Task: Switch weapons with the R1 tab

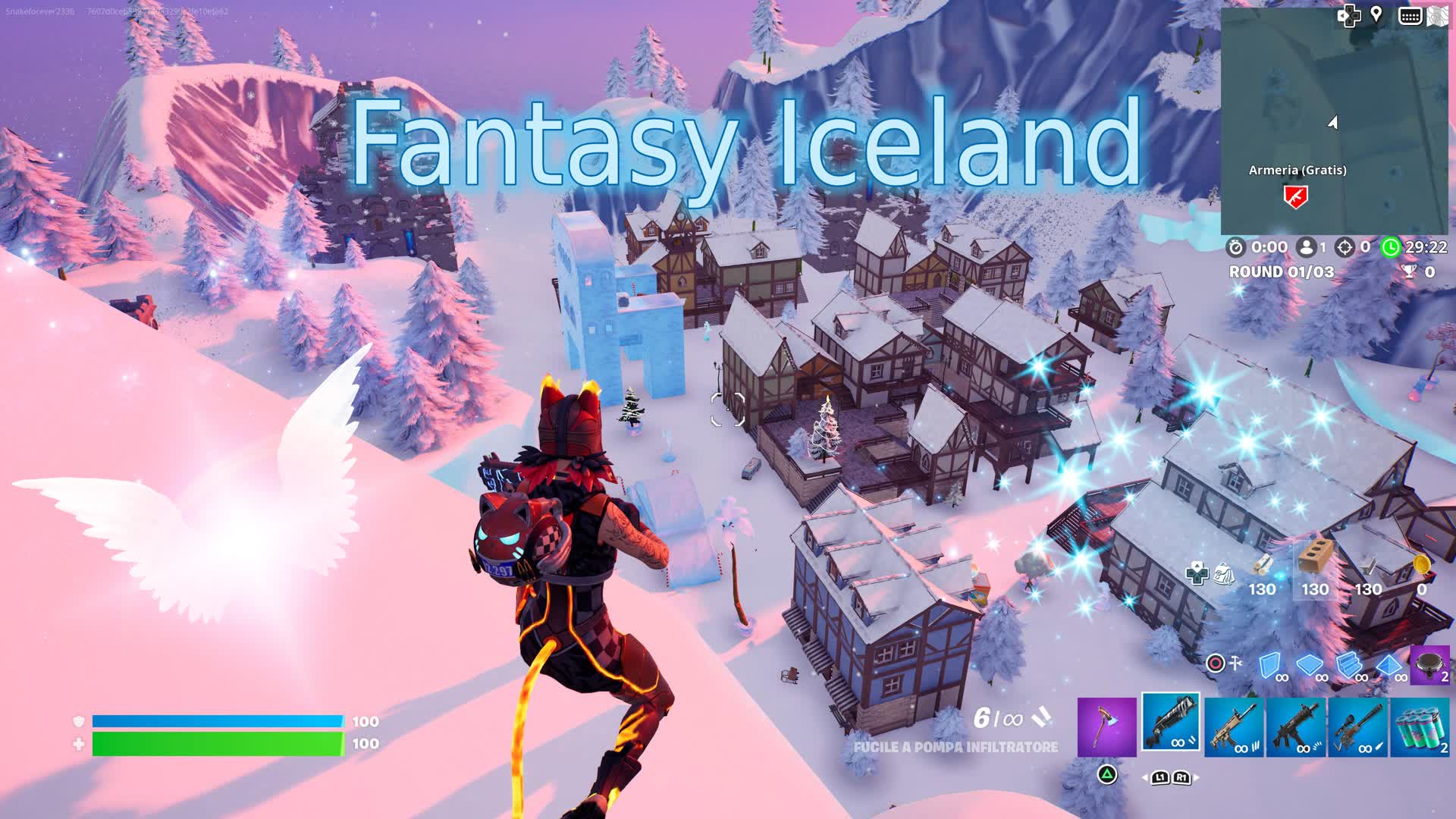Action: click(x=1183, y=778)
